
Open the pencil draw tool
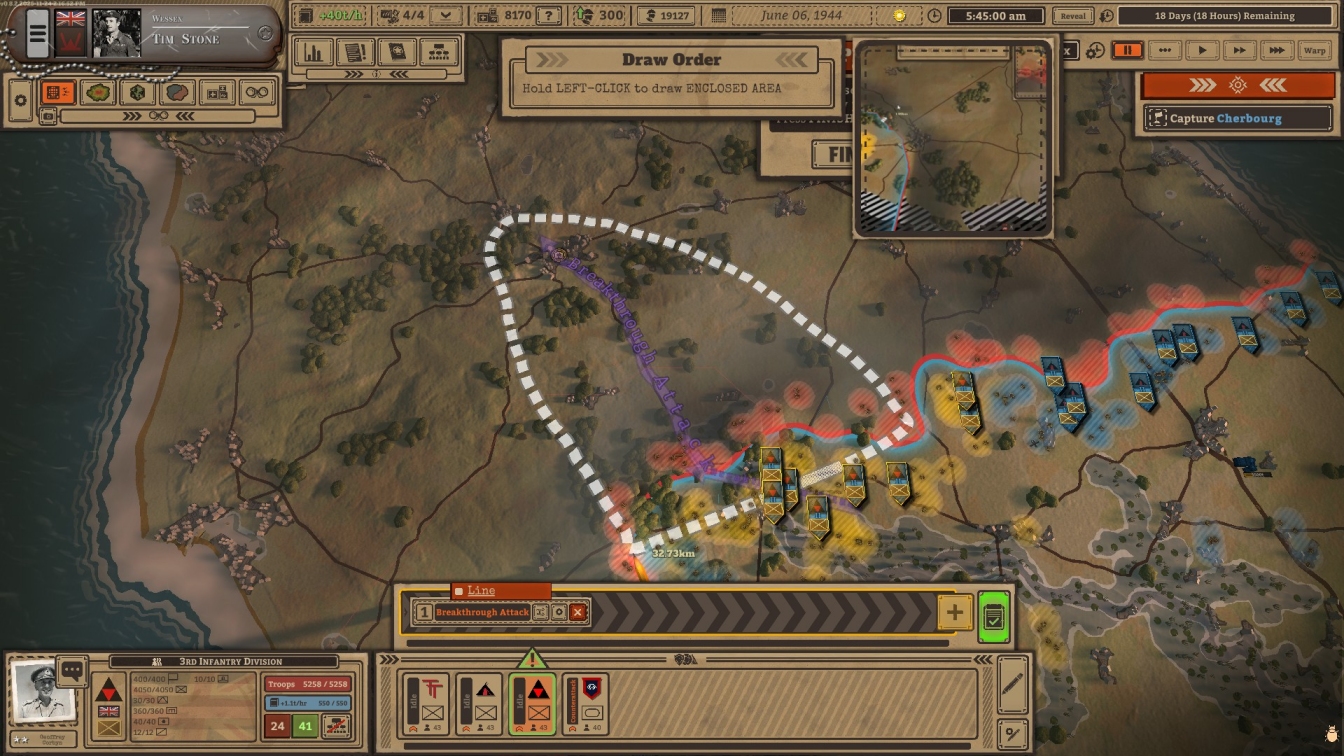[x=1012, y=684]
